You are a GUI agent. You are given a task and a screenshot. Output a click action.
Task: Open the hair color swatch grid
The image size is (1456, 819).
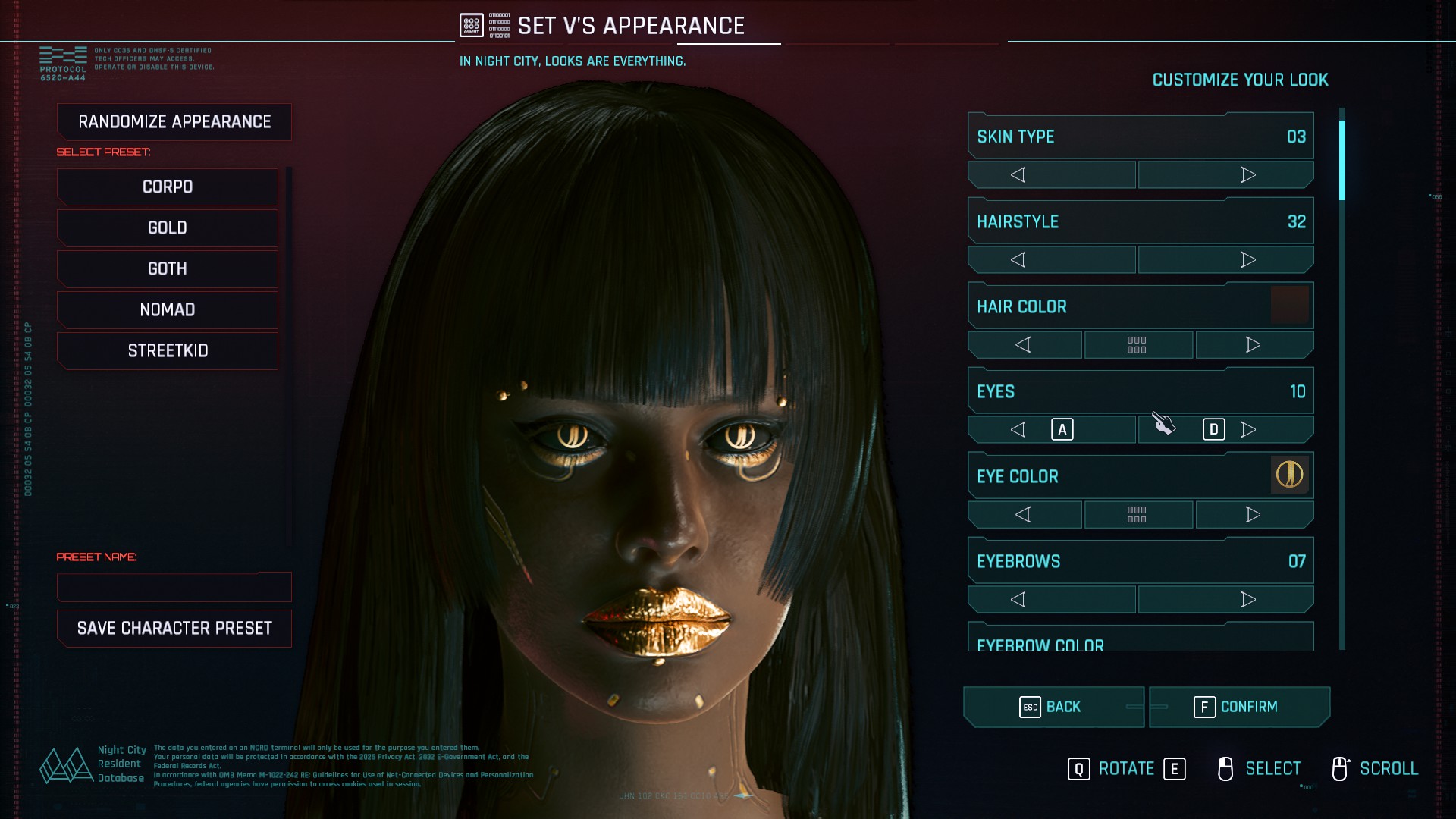1137,345
